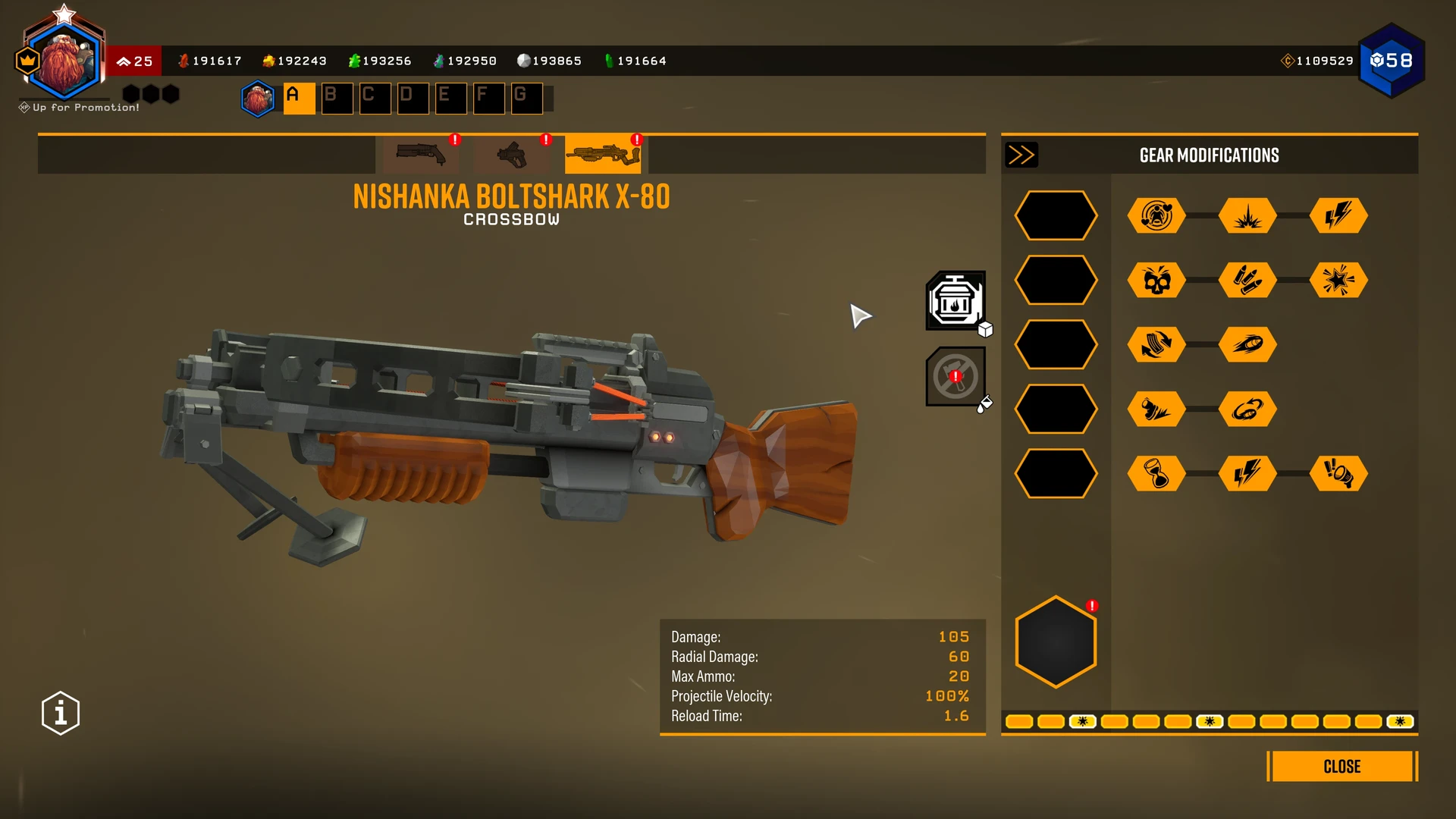Collapse the panel with the double-arrow button
The height and width of the screenshot is (819, 1456).
point(1021,155)
